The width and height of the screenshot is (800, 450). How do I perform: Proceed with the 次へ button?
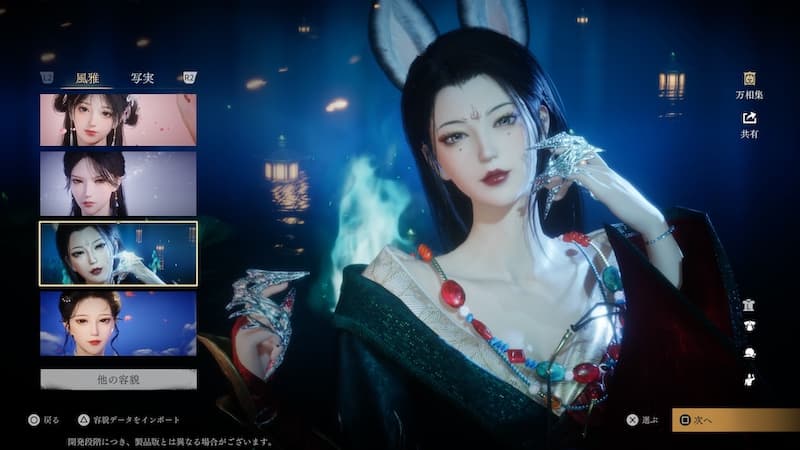[x=735, y=420]
